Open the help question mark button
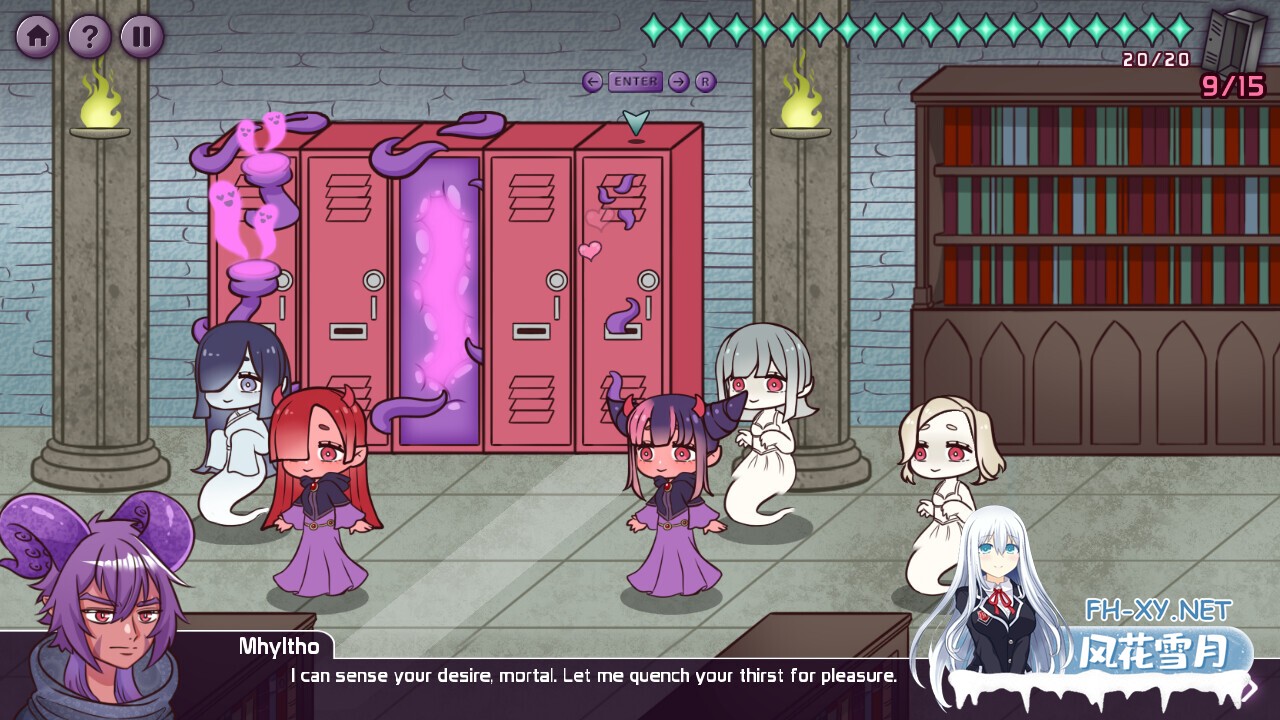1280x720 pixels. click(x=90, y=37)
